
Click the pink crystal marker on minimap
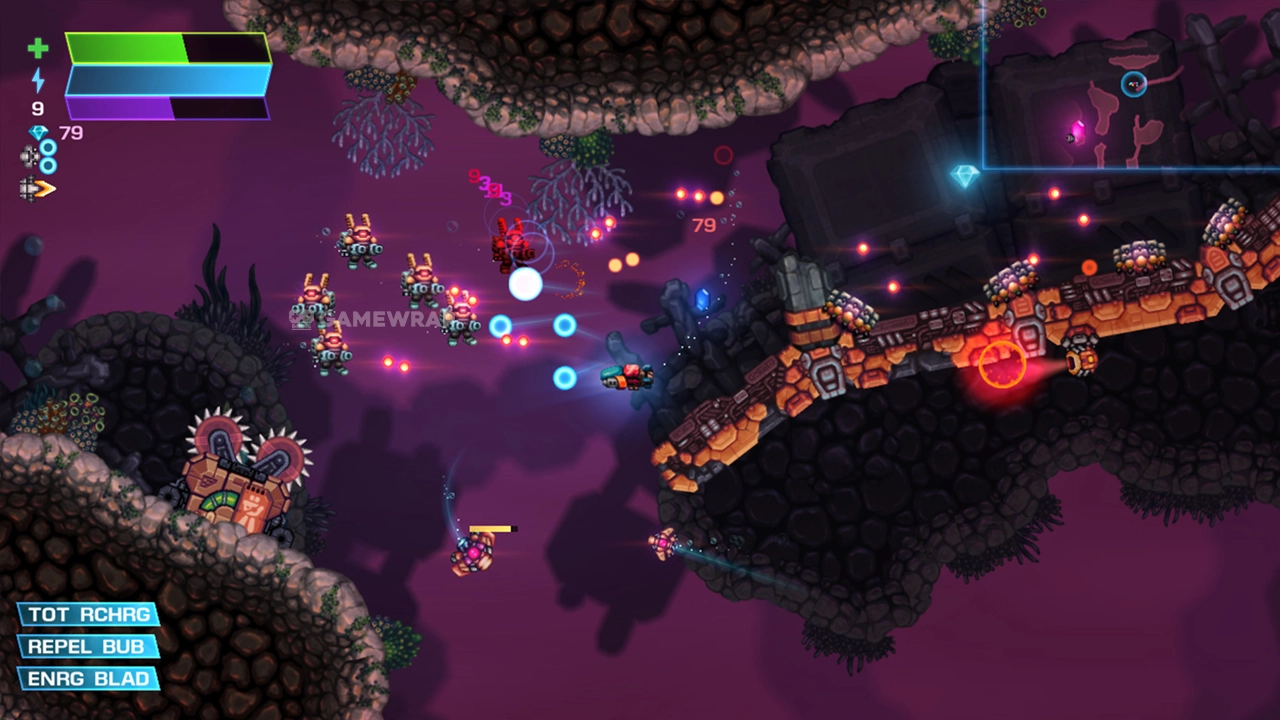(x=1078, y=131)
